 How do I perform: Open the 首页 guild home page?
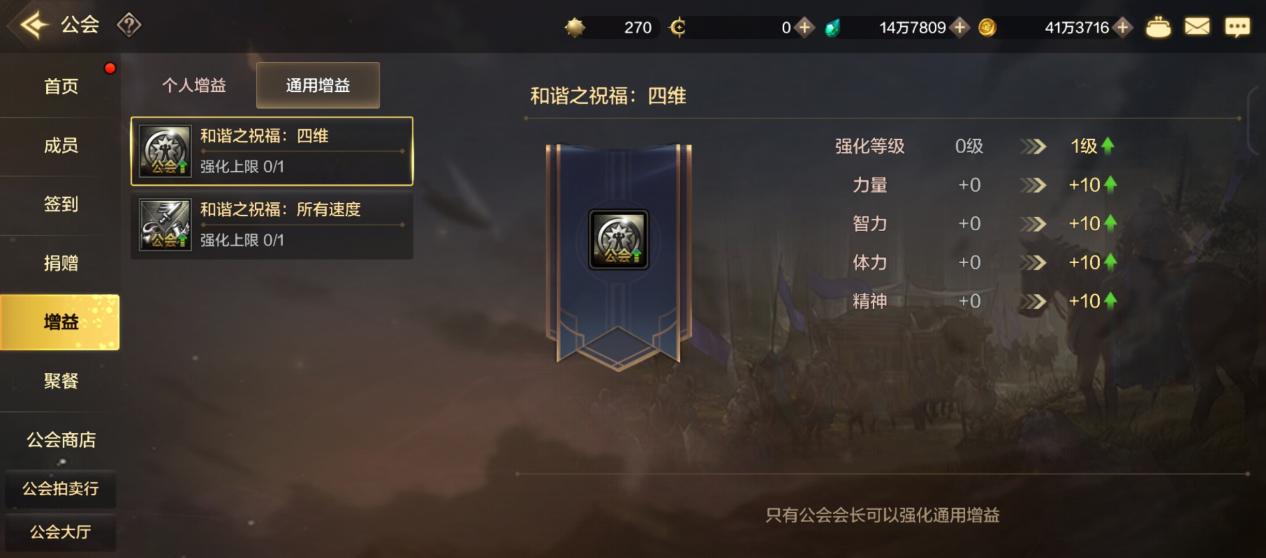(x=60, y=87)
